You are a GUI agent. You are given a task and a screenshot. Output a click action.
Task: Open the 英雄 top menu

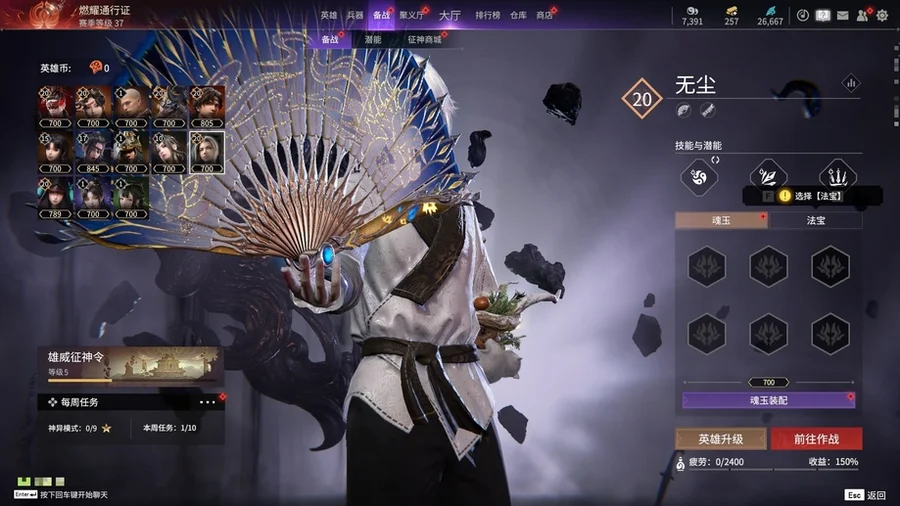coord(329,15)
